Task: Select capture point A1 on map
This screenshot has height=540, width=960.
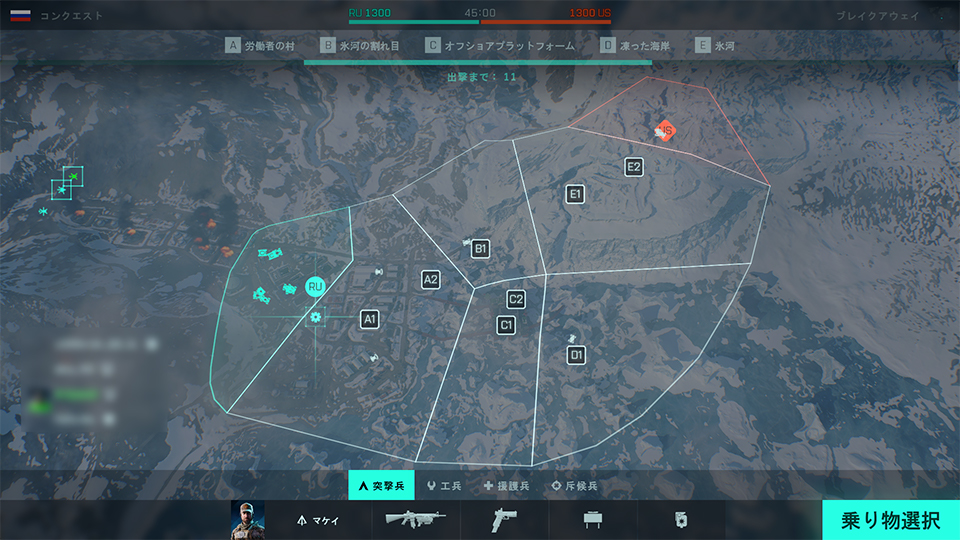Action: (x=370, y=319)
